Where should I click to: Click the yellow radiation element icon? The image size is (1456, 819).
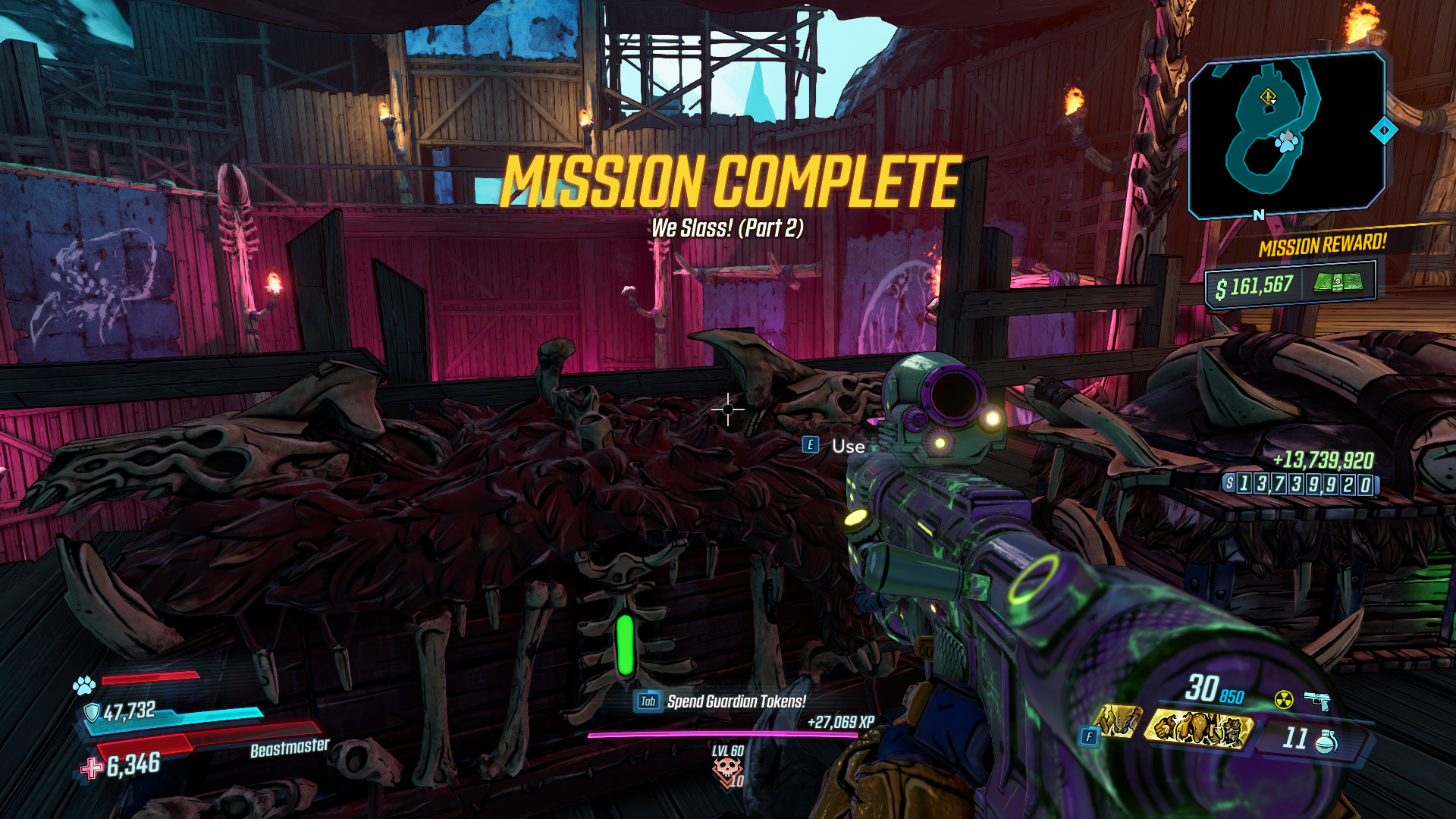(1283, 699)
